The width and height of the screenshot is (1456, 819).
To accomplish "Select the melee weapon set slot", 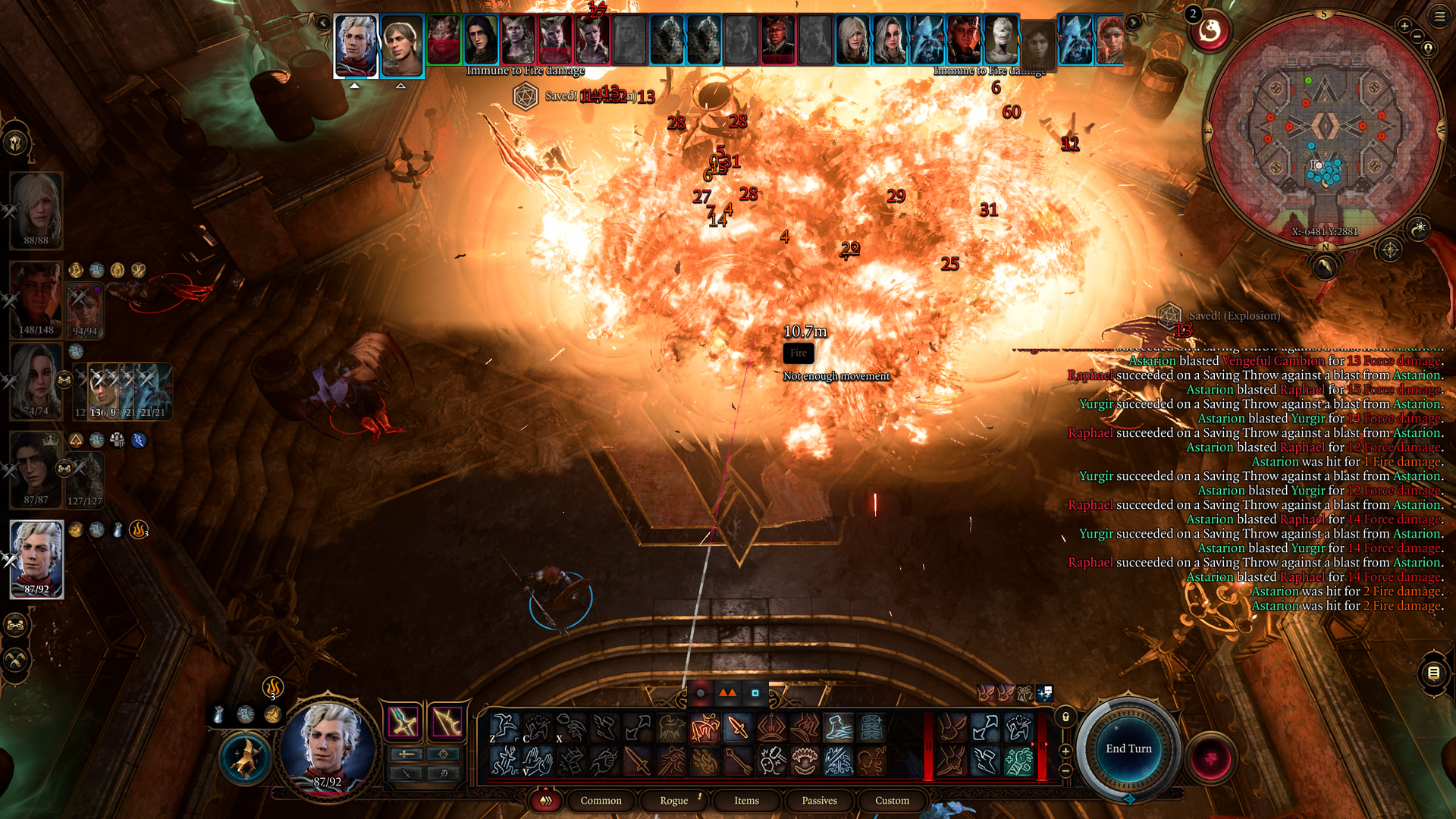I will [x=403, y=722].
